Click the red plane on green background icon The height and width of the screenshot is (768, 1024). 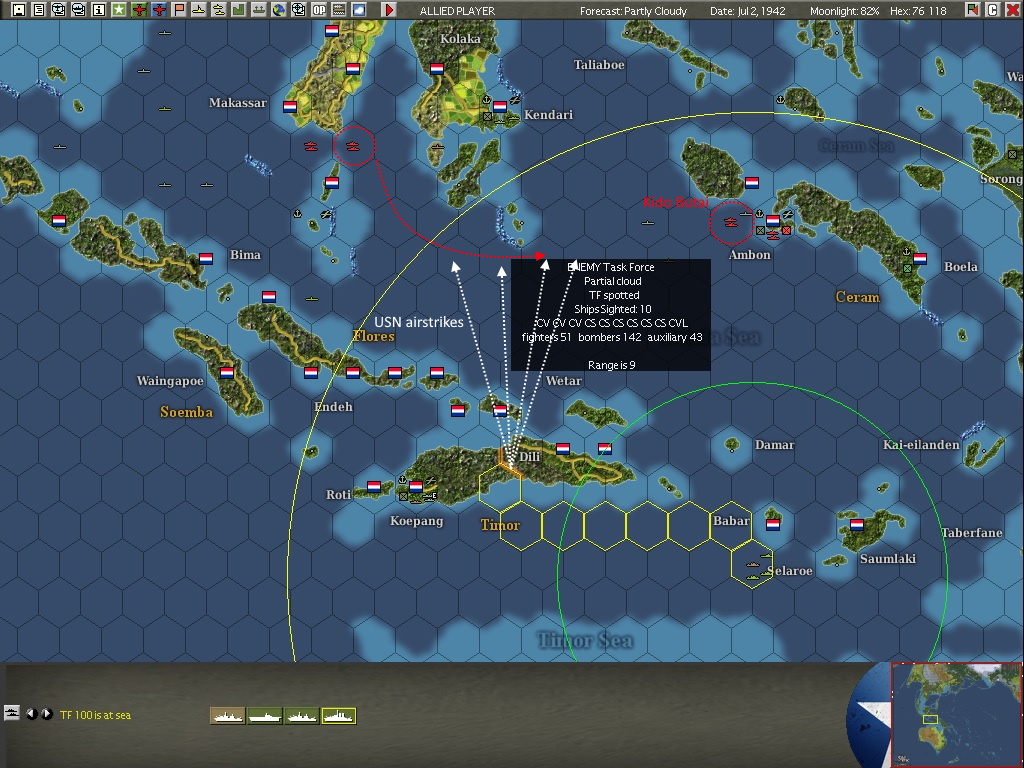tap(139, 10)
